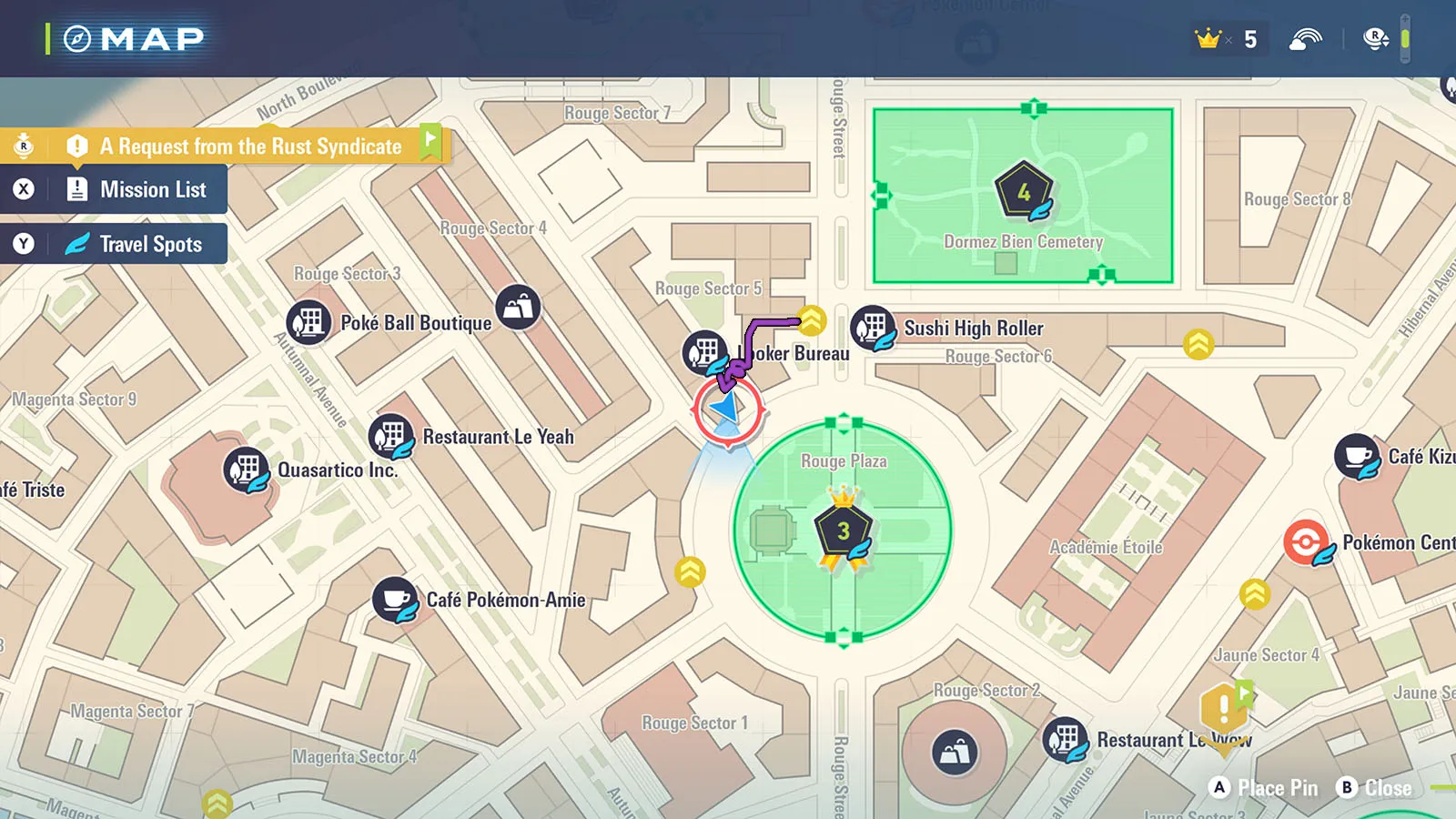Click the Looker Bureau building marker
1456x819 pixels.
tap(705, 352)
